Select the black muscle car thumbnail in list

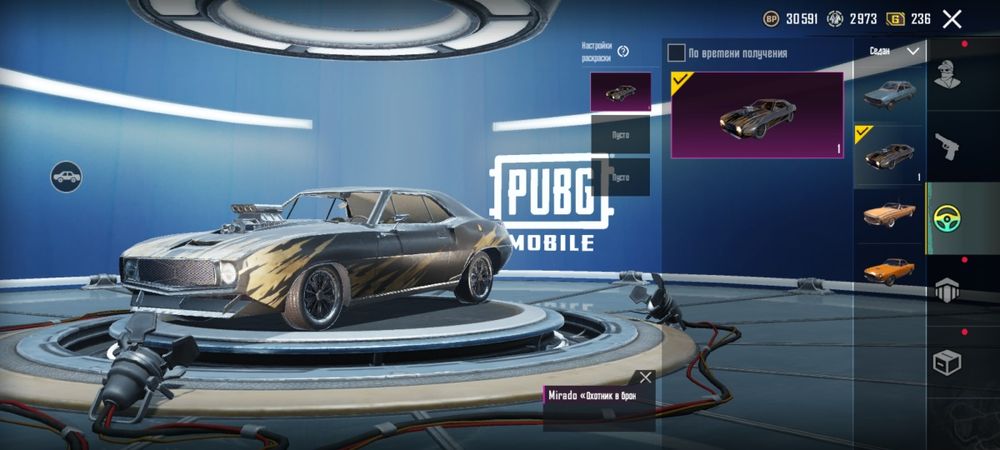[888, 155]
